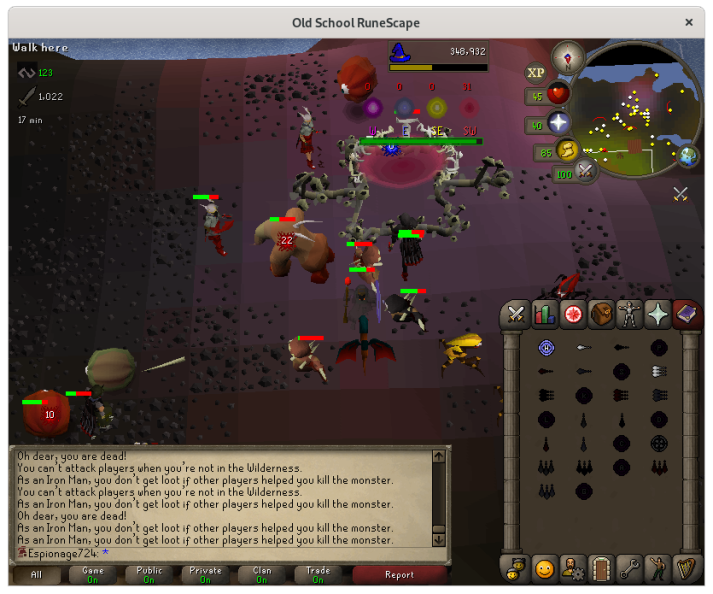Open the Music Player harp tab
713x594 pixels.
click(686, 569)
